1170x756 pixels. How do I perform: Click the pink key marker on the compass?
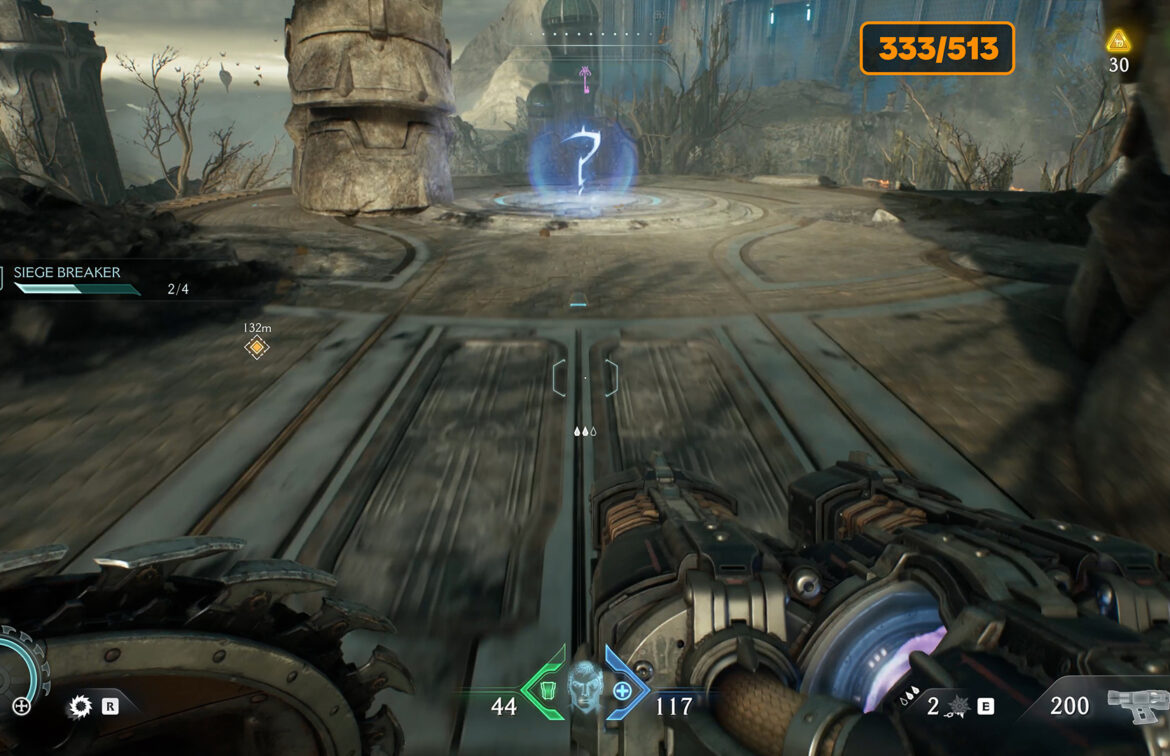click(x=585, y=73)
